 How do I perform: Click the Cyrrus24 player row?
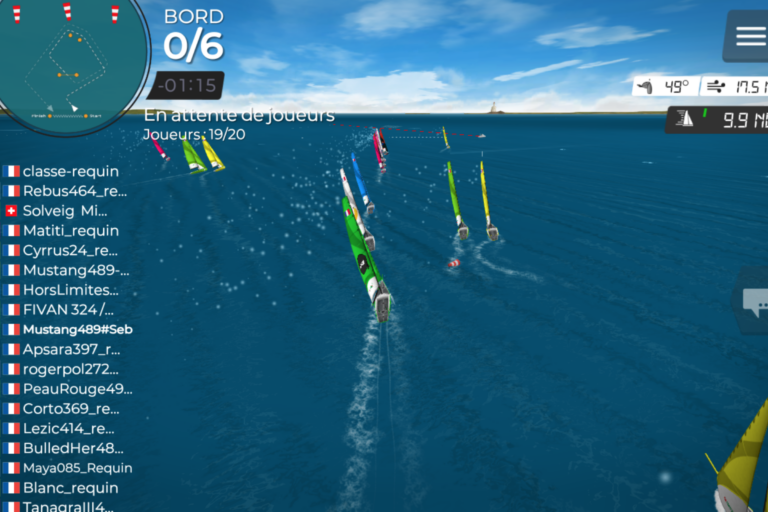tap(69, 250)
